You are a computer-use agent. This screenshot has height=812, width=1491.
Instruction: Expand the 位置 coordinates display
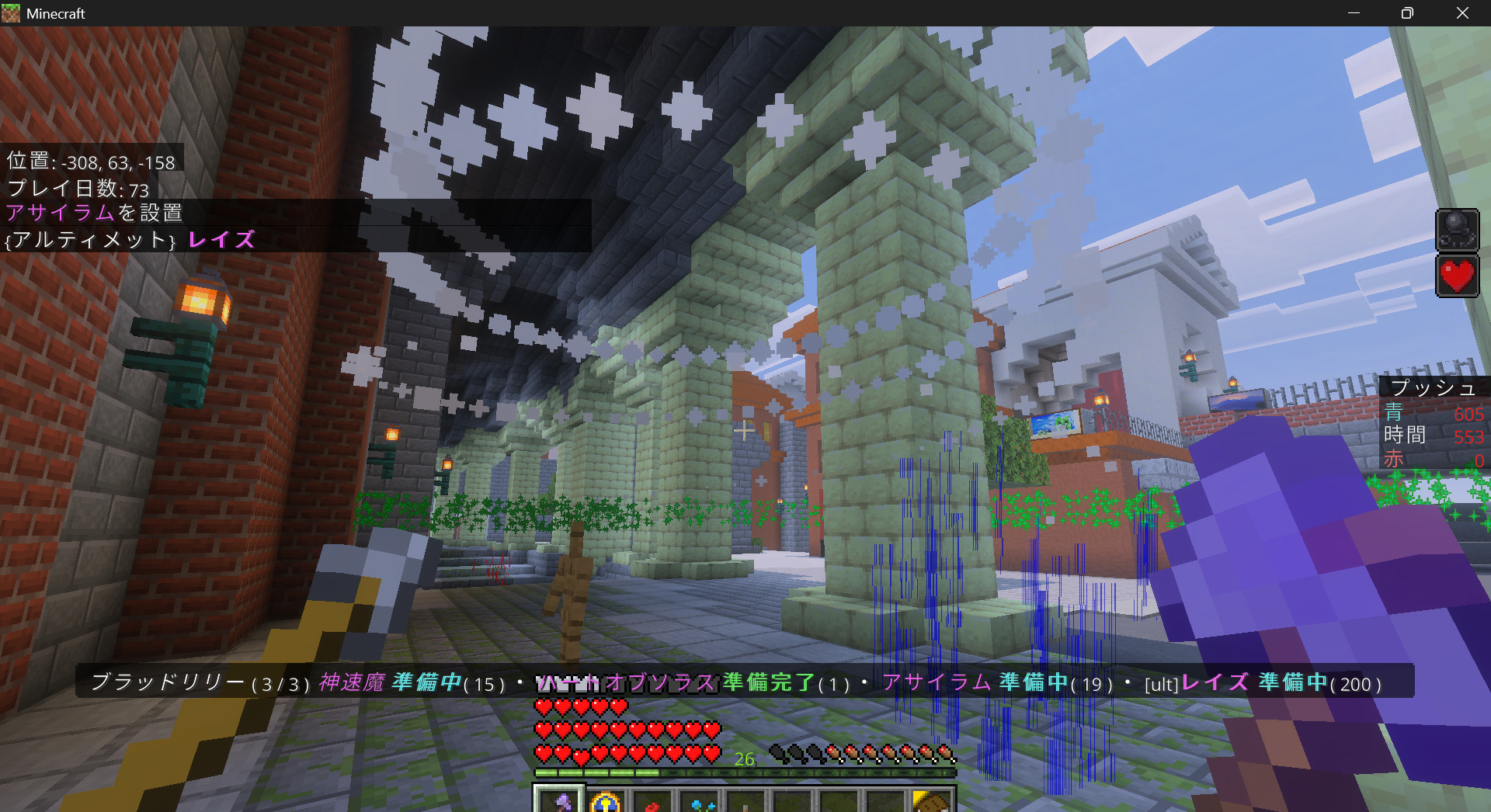[91, 161]
